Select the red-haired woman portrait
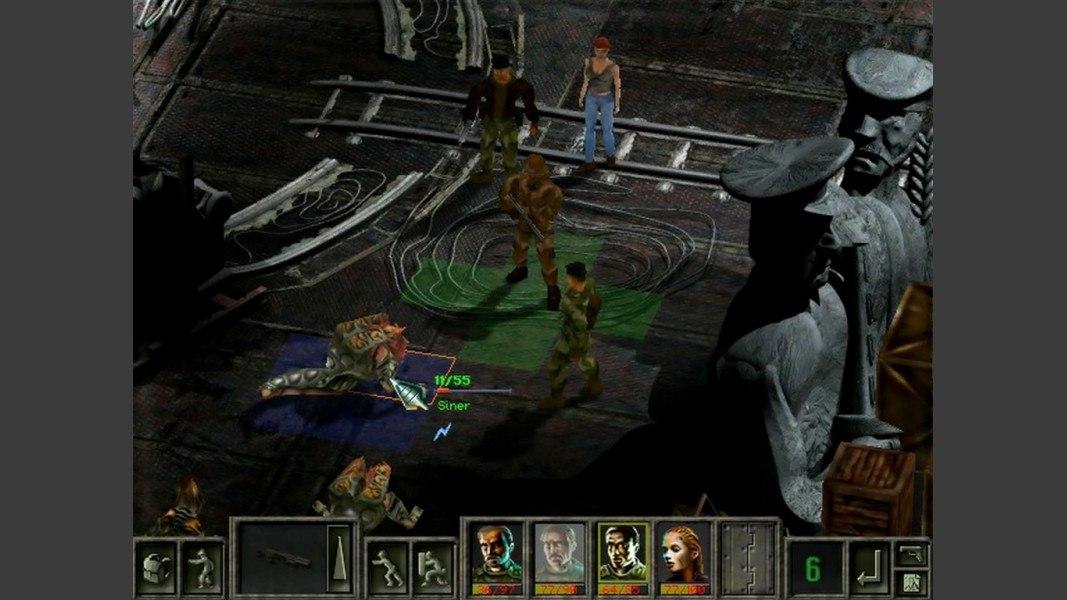This screenshot has width=1067, height=600. 684,553
